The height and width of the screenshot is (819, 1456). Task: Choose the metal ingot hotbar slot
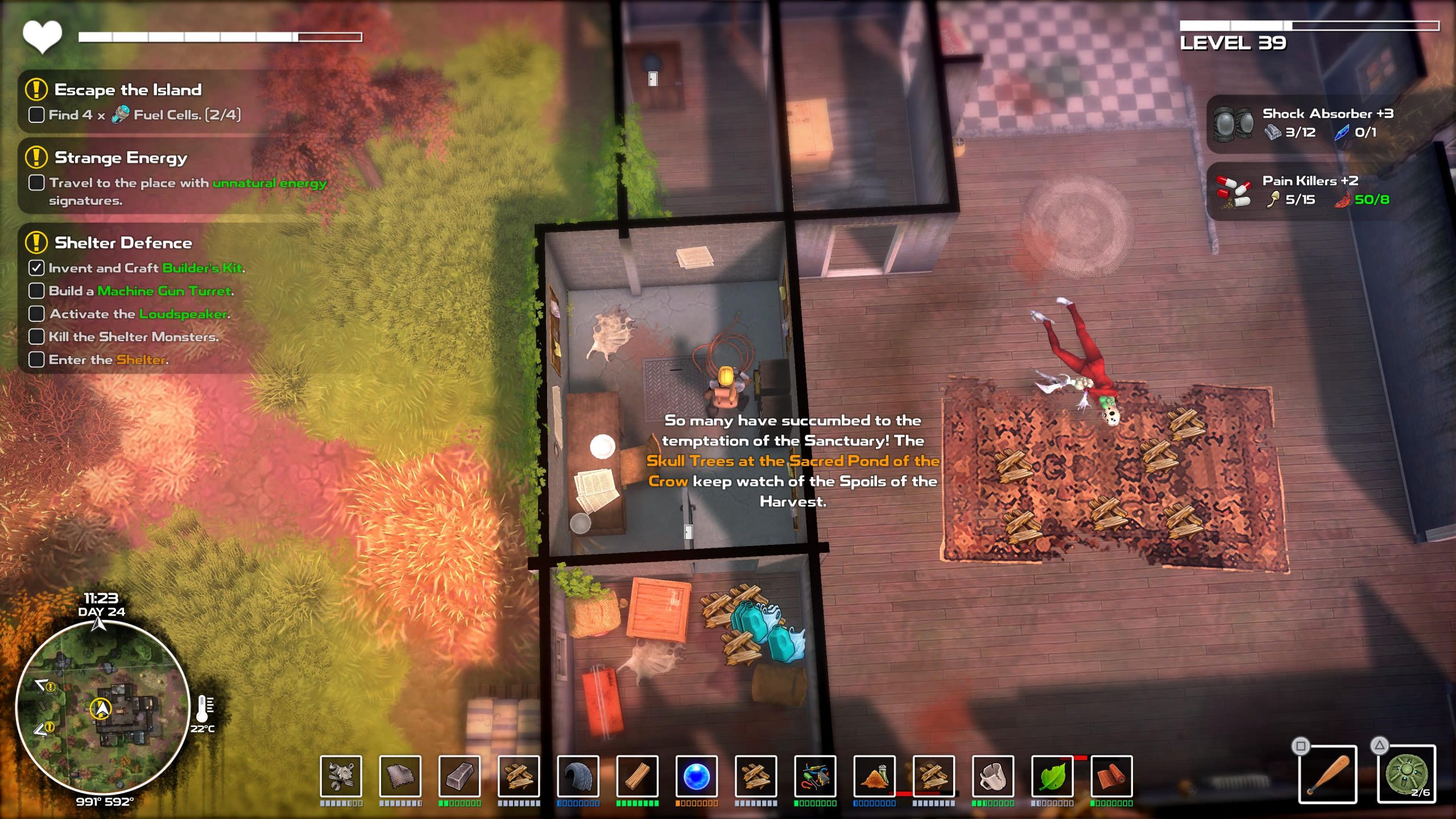coord(460,776)
